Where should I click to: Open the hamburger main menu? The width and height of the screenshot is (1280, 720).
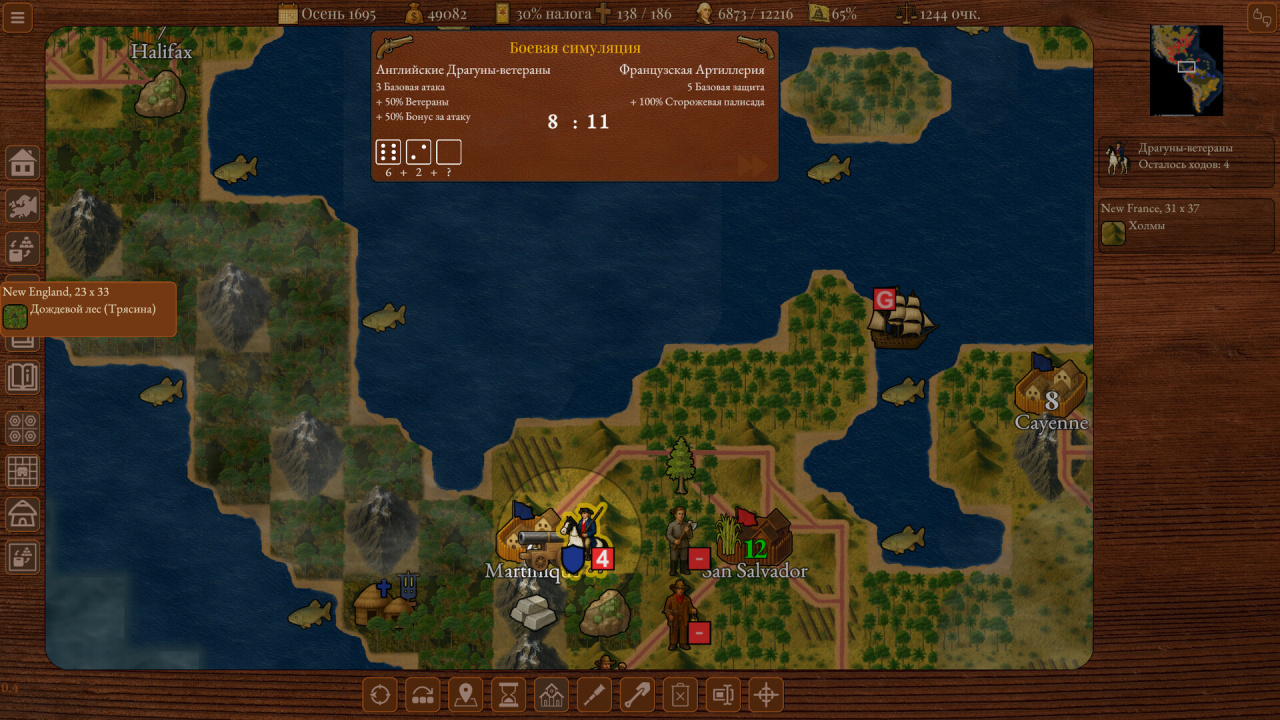click(x=17, y=17)
